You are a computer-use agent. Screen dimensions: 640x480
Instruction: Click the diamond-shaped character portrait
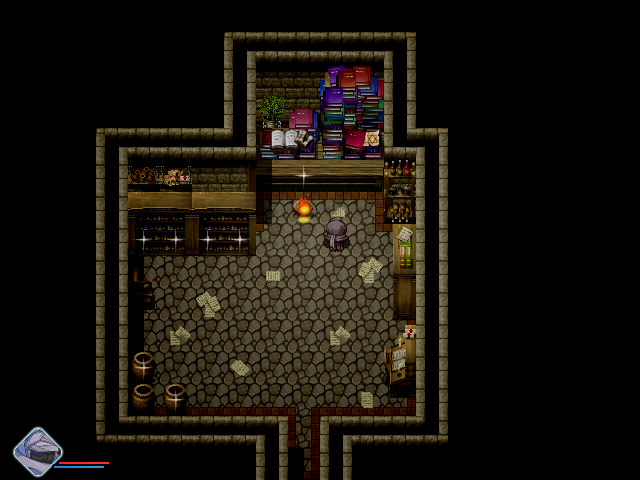click(37, 452)
